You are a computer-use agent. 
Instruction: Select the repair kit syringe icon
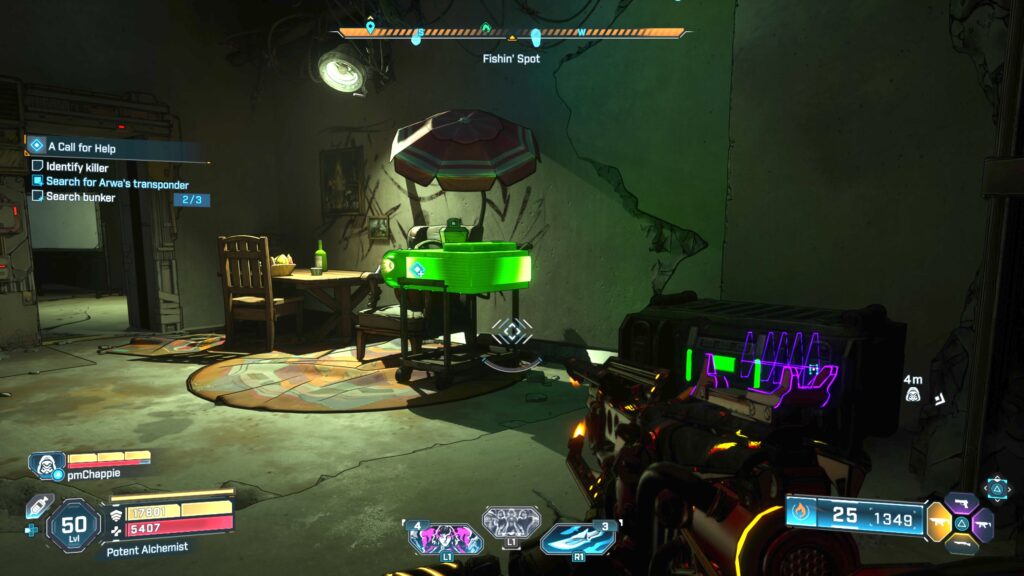[37, 506]
